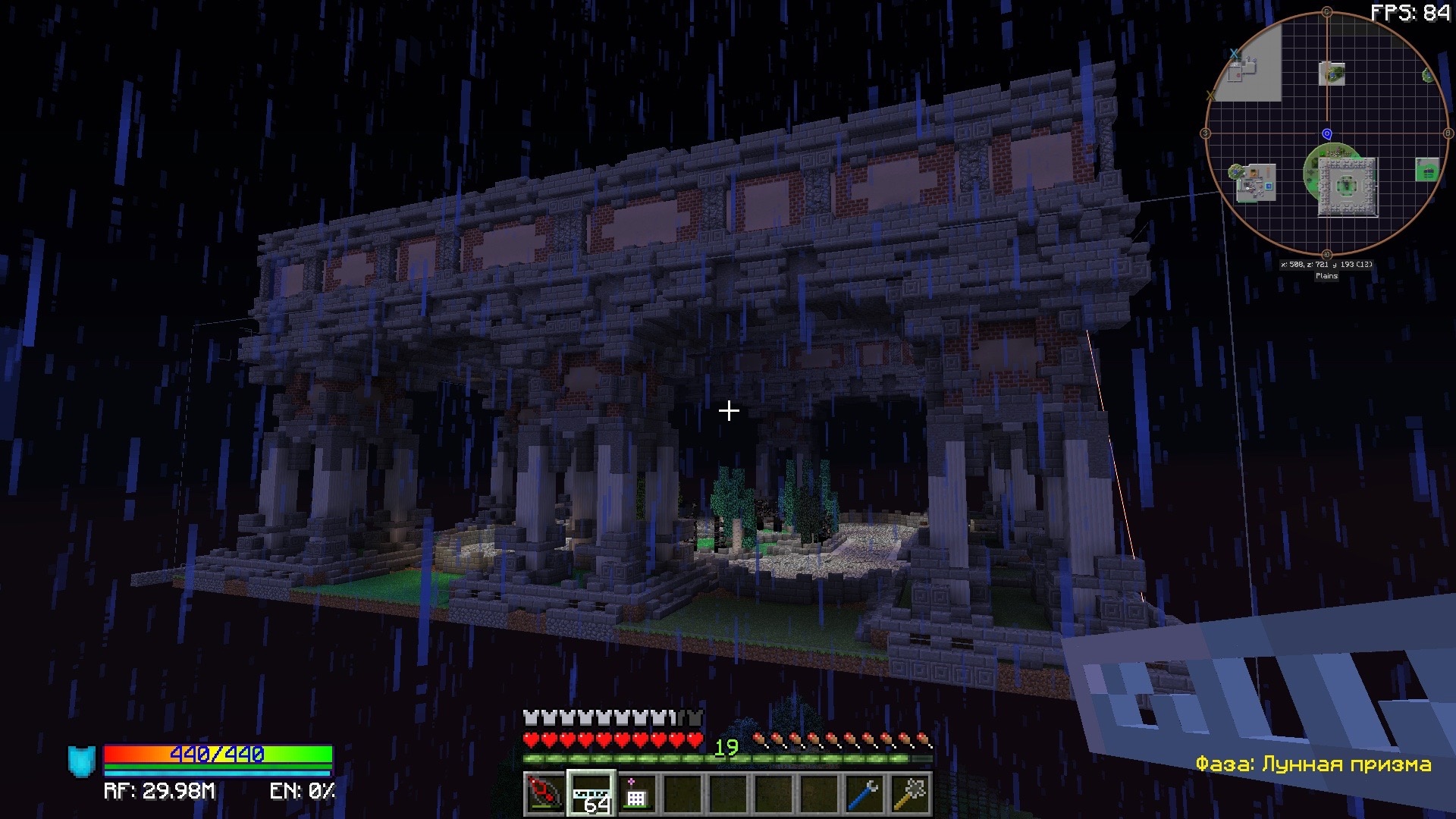This screenshot has height=819, width=1456.
Task: Click the circular minimap
Action: tap(1326, 134)
